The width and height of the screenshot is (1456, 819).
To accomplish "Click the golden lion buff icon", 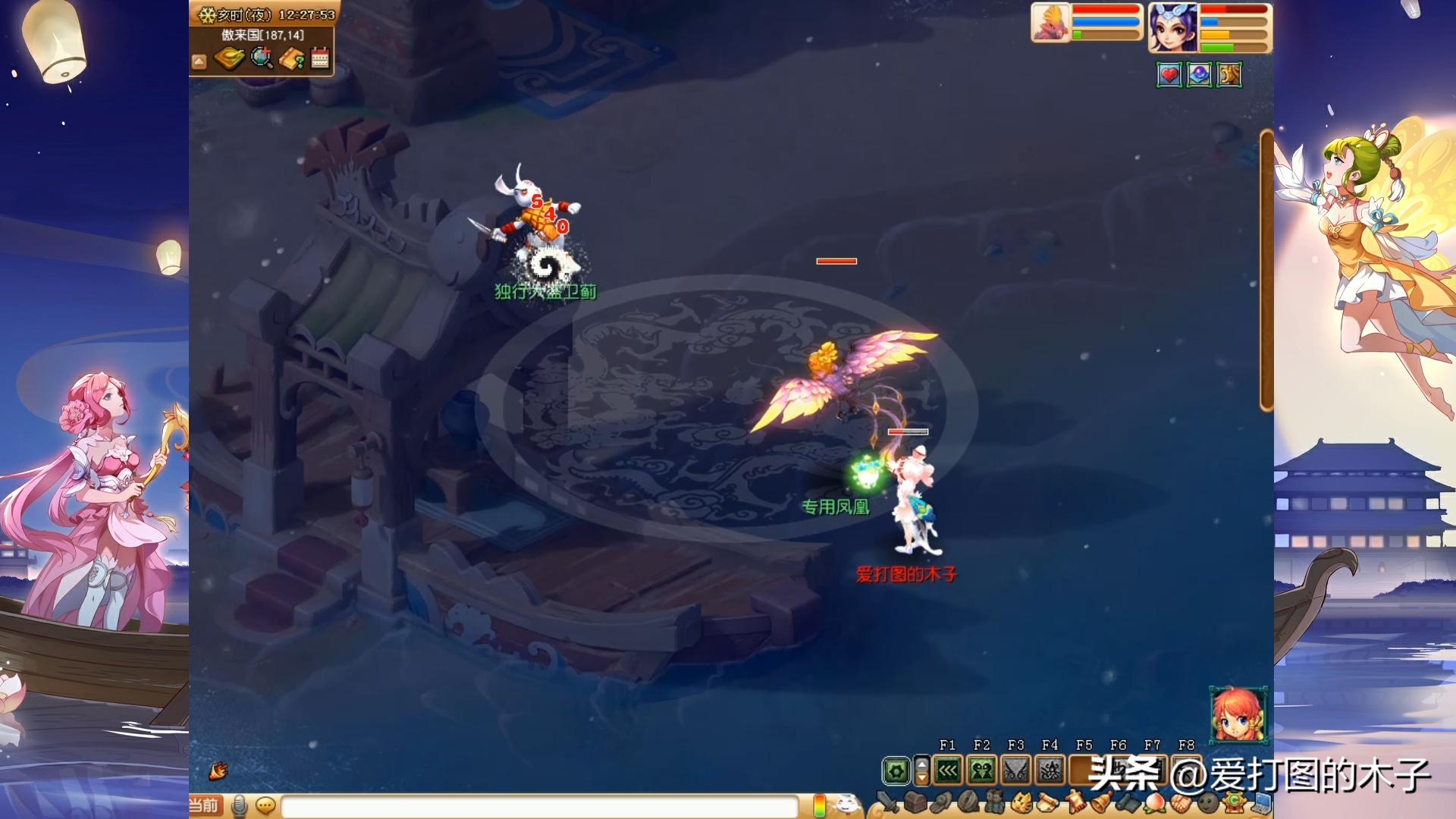I will pos(1229,75).
